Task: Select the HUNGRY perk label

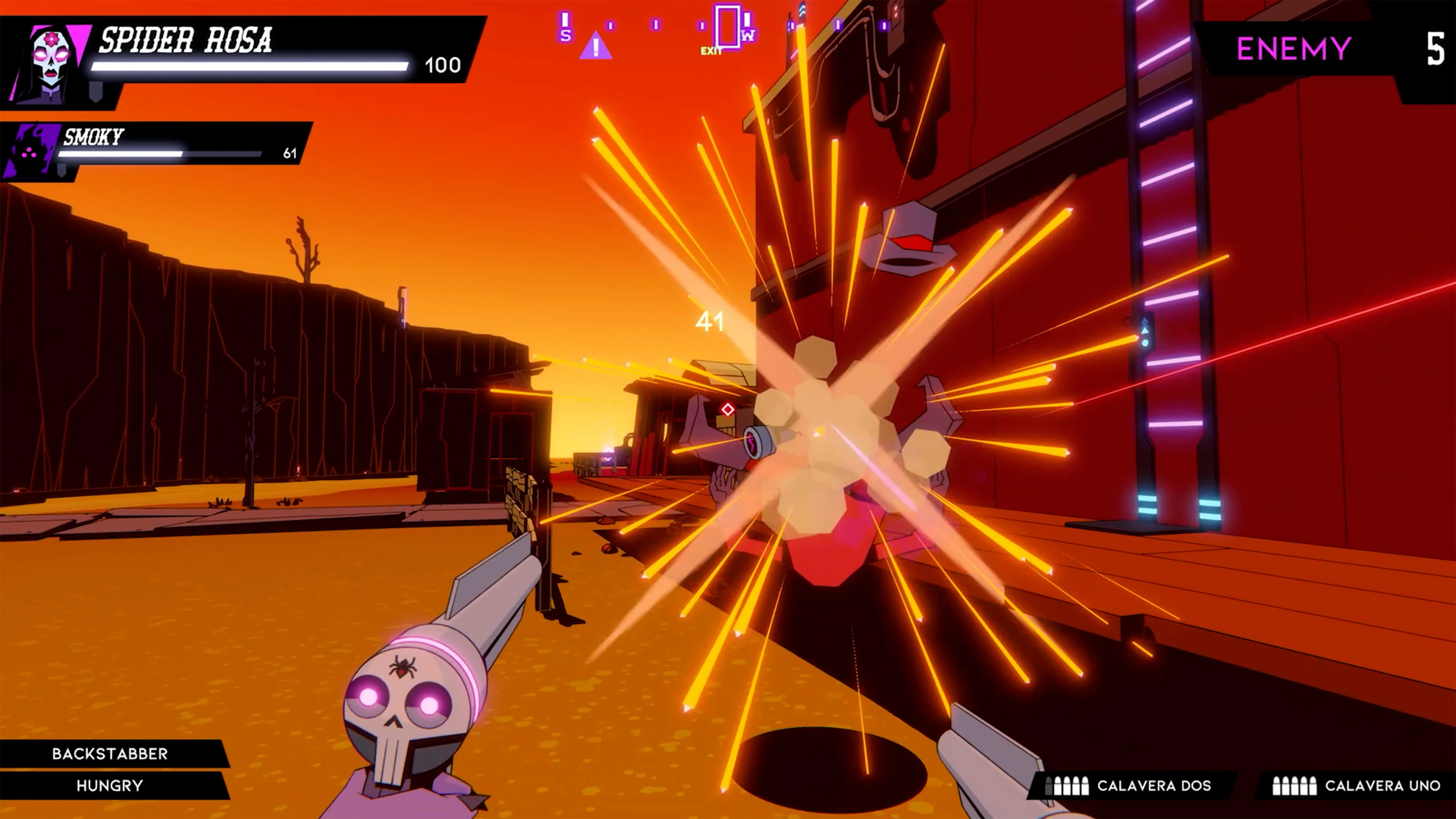Action: 108,784
